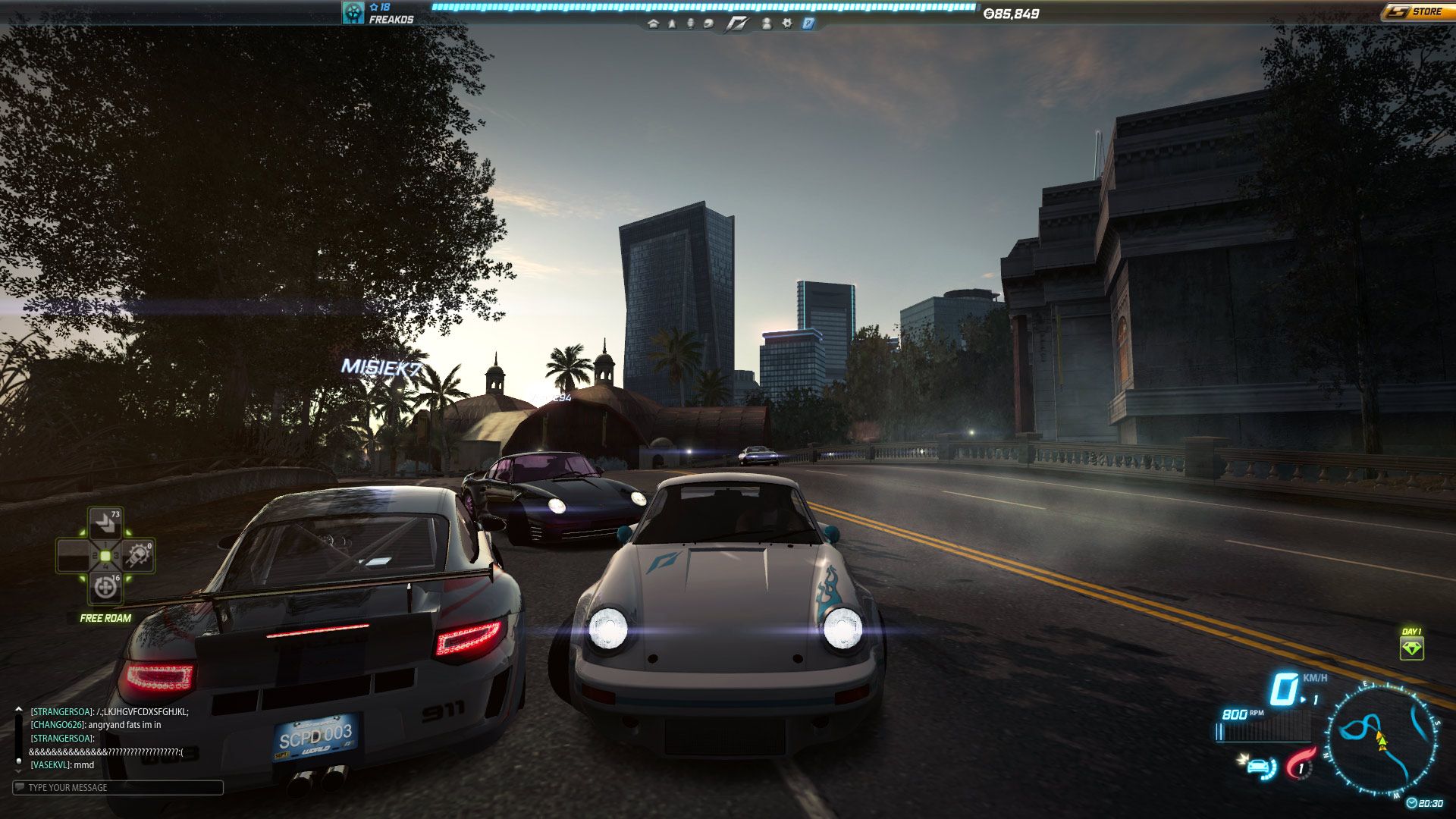Activate the double-arrow powerup with 73 charges
The height and width of the screenshot is (819, 1456).
[x=105, y=524]
